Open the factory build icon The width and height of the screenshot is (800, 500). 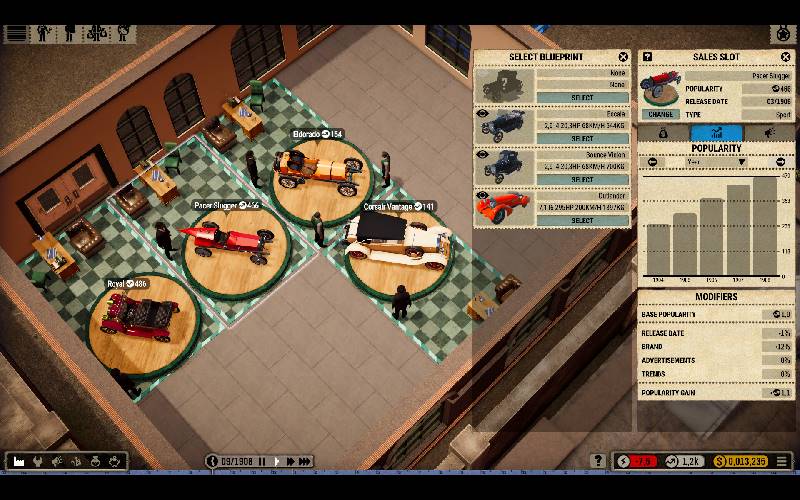(19, 461)
